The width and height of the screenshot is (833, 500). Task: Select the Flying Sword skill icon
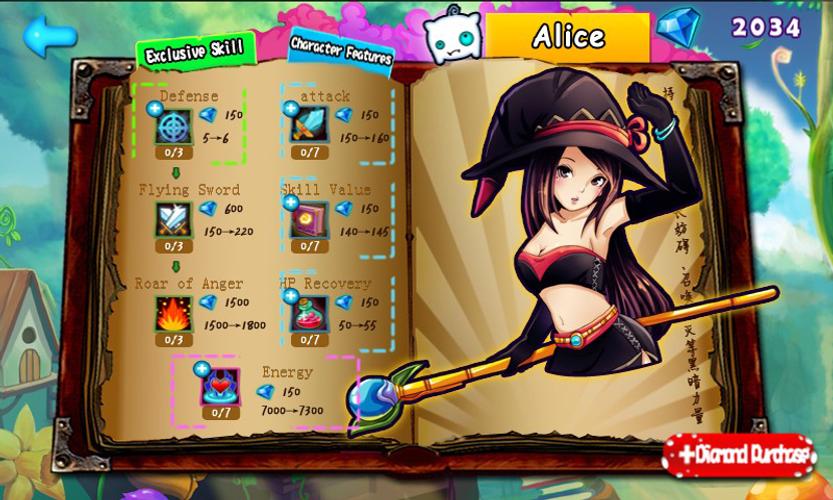pyautogui.click(x=174, y=219)
